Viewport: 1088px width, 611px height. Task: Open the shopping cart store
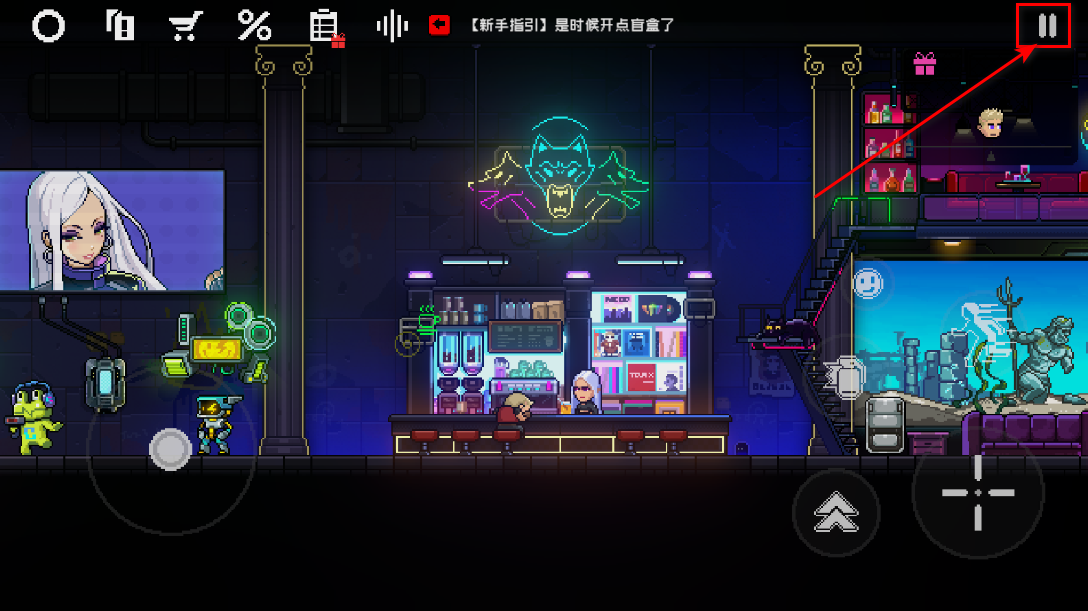pos(184,26)
